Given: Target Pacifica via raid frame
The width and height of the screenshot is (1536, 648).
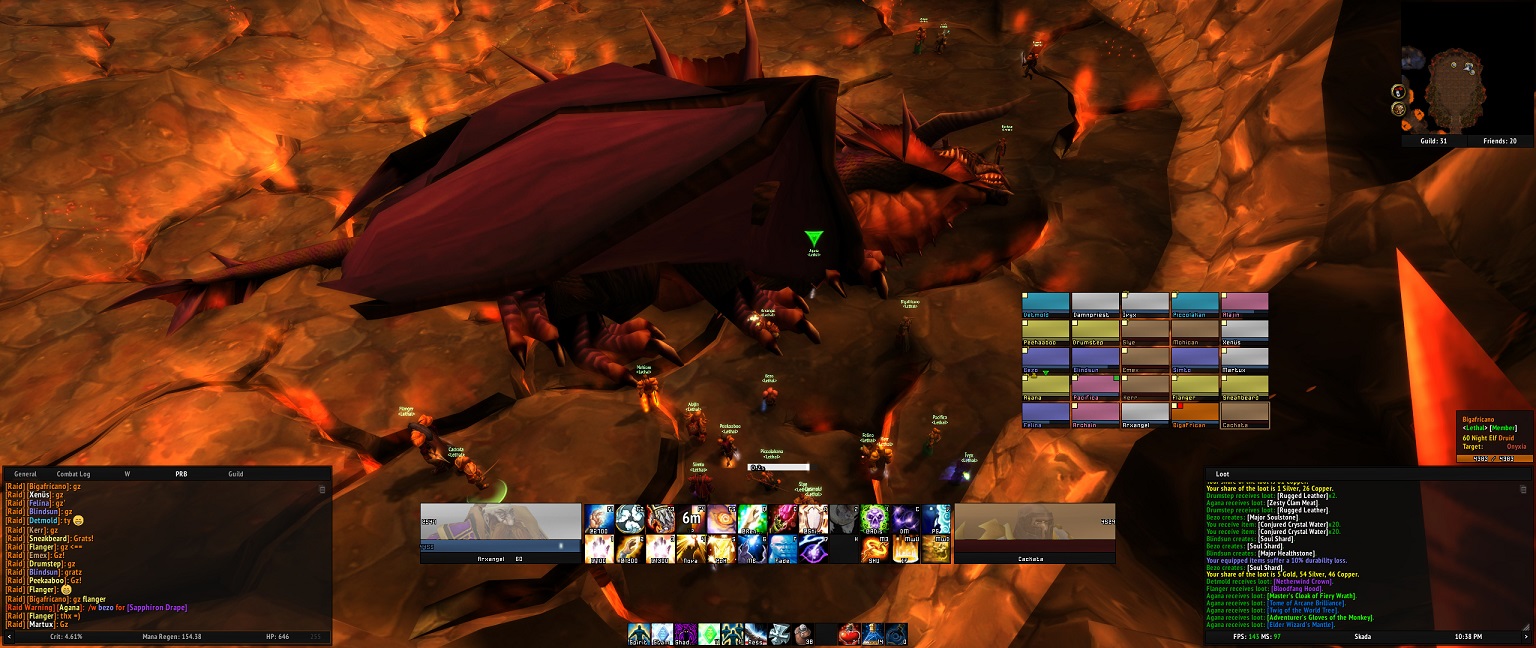Looking at the screenshot, I should pos(1095,388).
